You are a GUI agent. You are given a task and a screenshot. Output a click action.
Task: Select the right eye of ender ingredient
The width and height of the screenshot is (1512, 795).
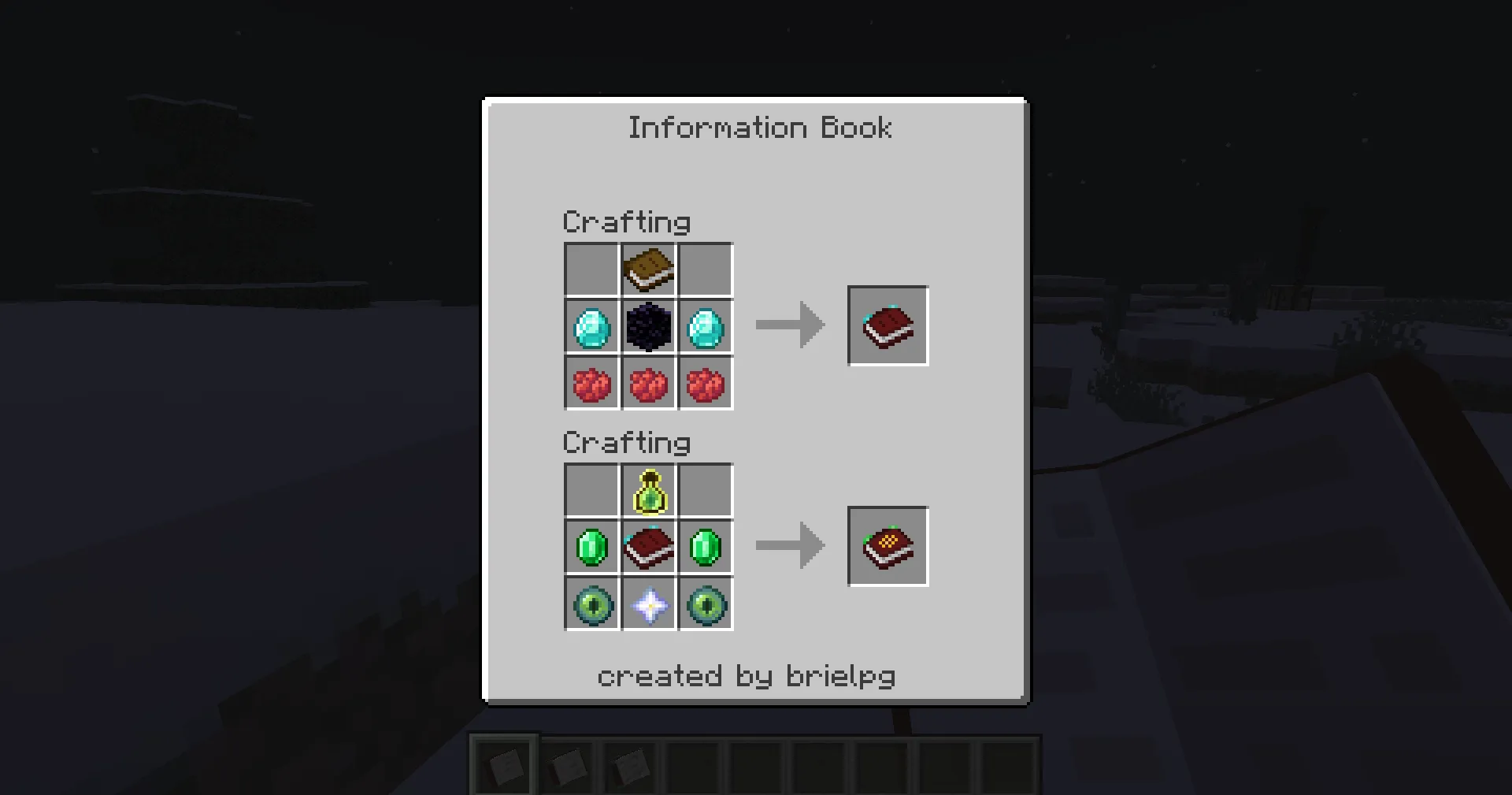[x=706, y=604]
